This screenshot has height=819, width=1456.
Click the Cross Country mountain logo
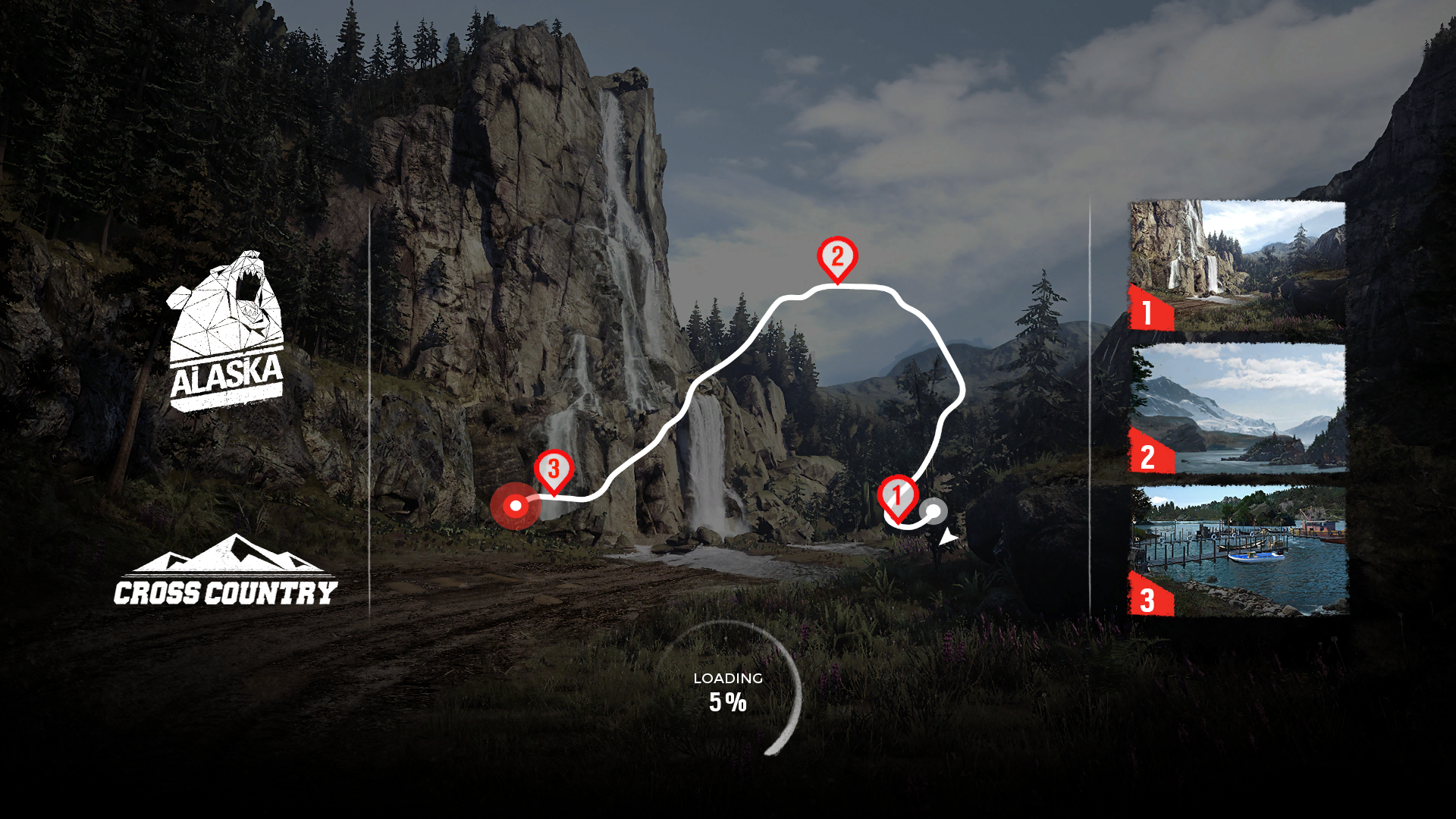[226, 571]
